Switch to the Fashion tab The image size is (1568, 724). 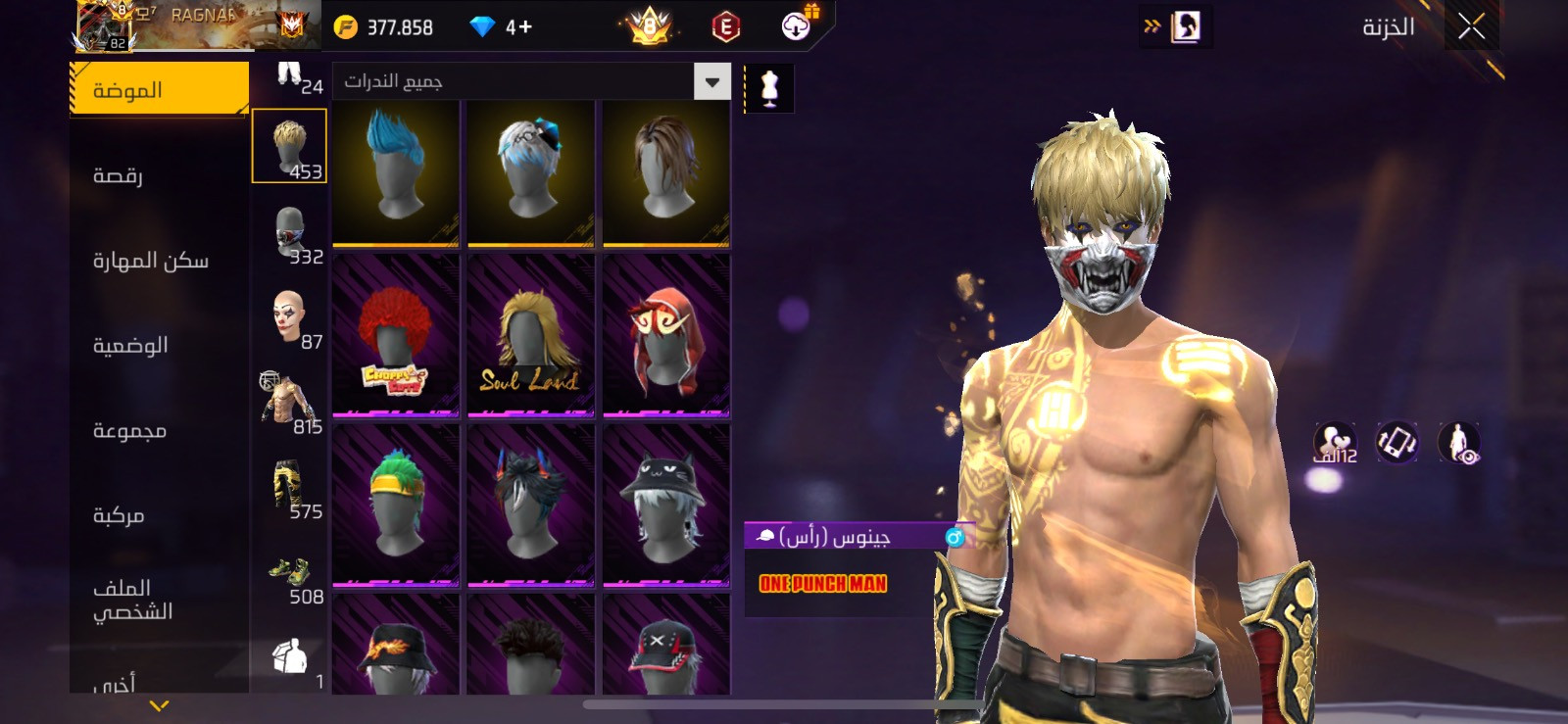pos(159,90)
